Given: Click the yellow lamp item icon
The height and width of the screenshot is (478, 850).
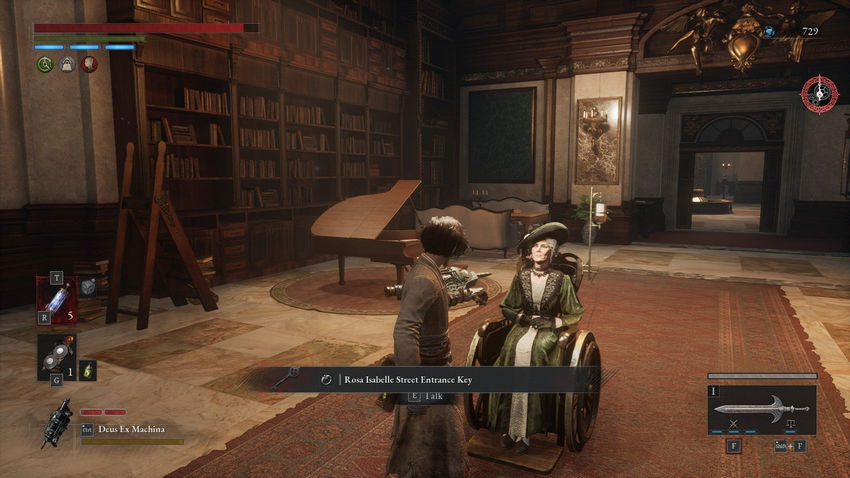Looking at the screenshot, I should 88,370.
